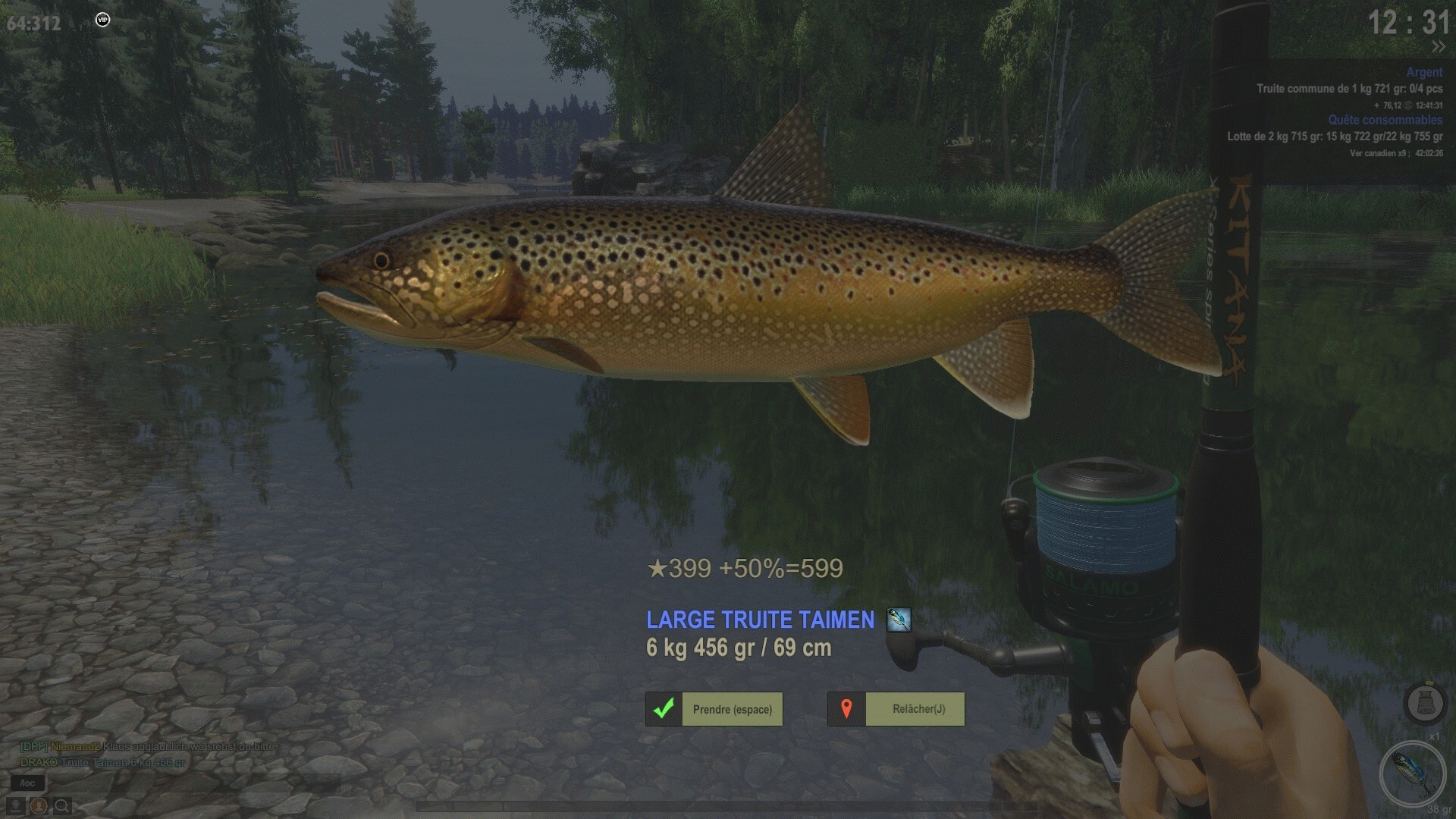Click the magnifying glass chat search icon
The image size is (1456, 819).
coord(62,805)
